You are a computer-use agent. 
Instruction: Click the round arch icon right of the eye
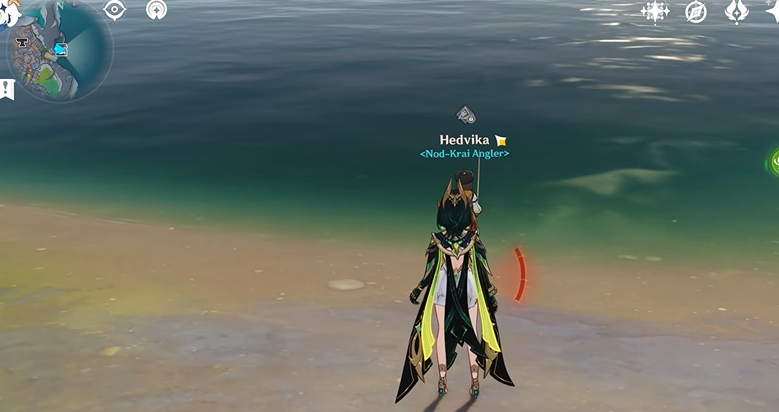156,10
